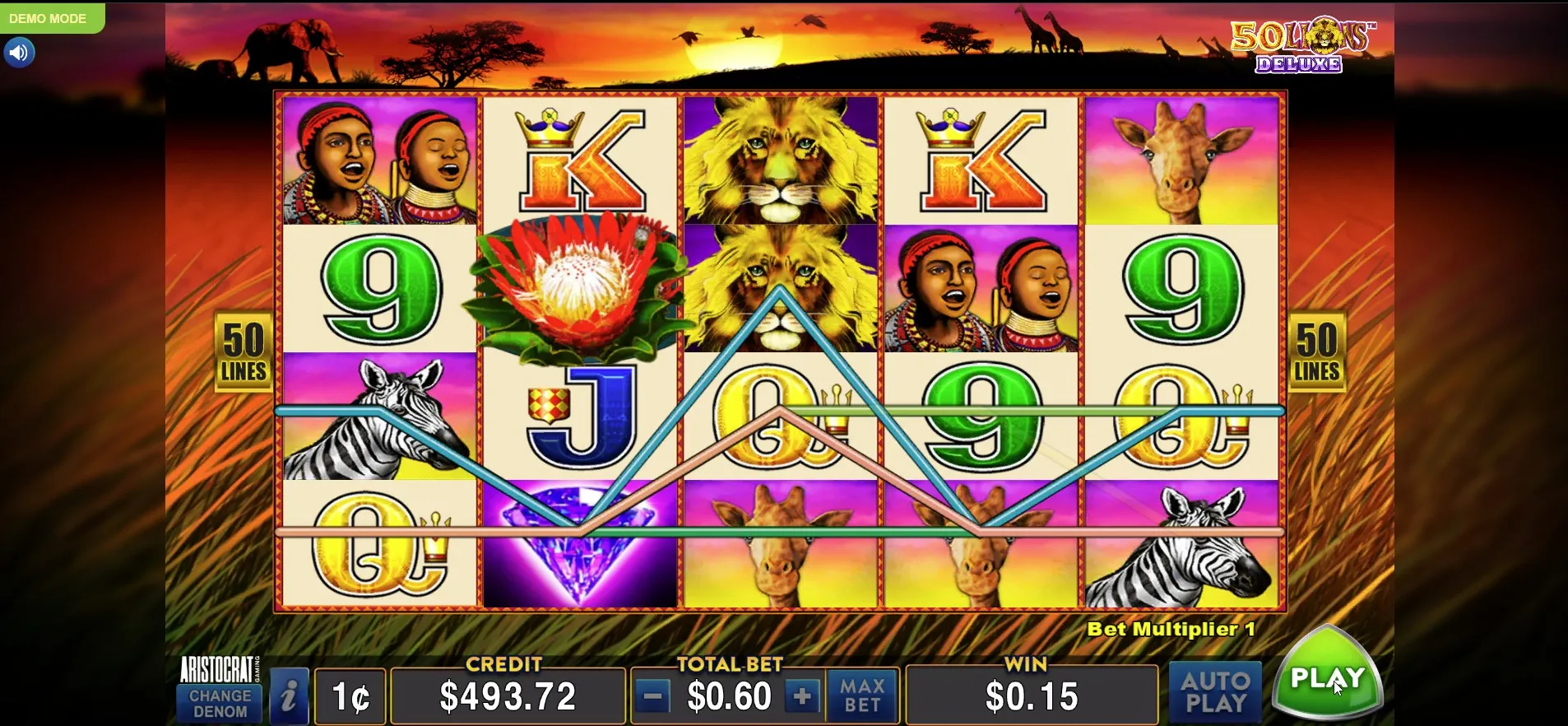The image size is (1568, 726).
Task: Set the Max Bet
Action: (861, 696)
